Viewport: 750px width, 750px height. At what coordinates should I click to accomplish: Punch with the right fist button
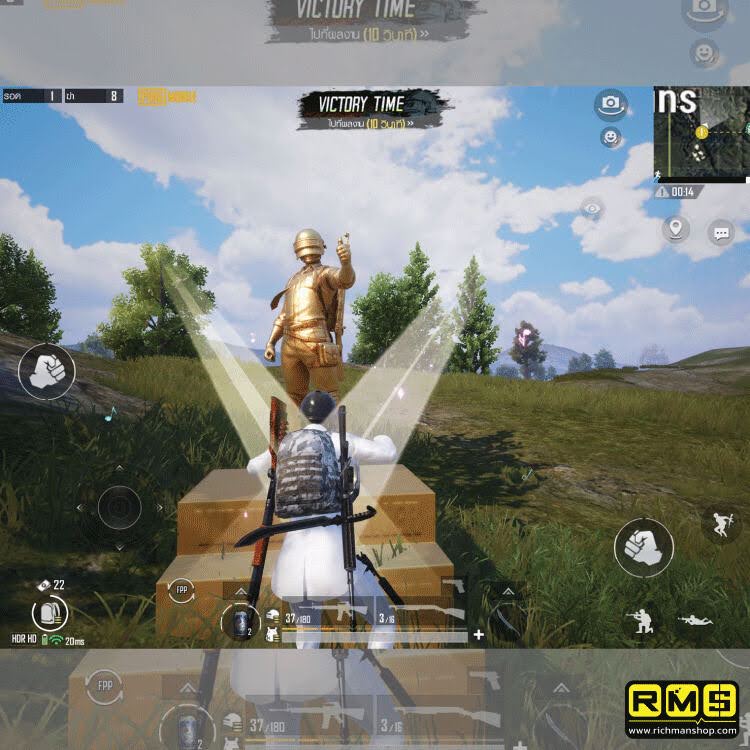coord(643,549)
